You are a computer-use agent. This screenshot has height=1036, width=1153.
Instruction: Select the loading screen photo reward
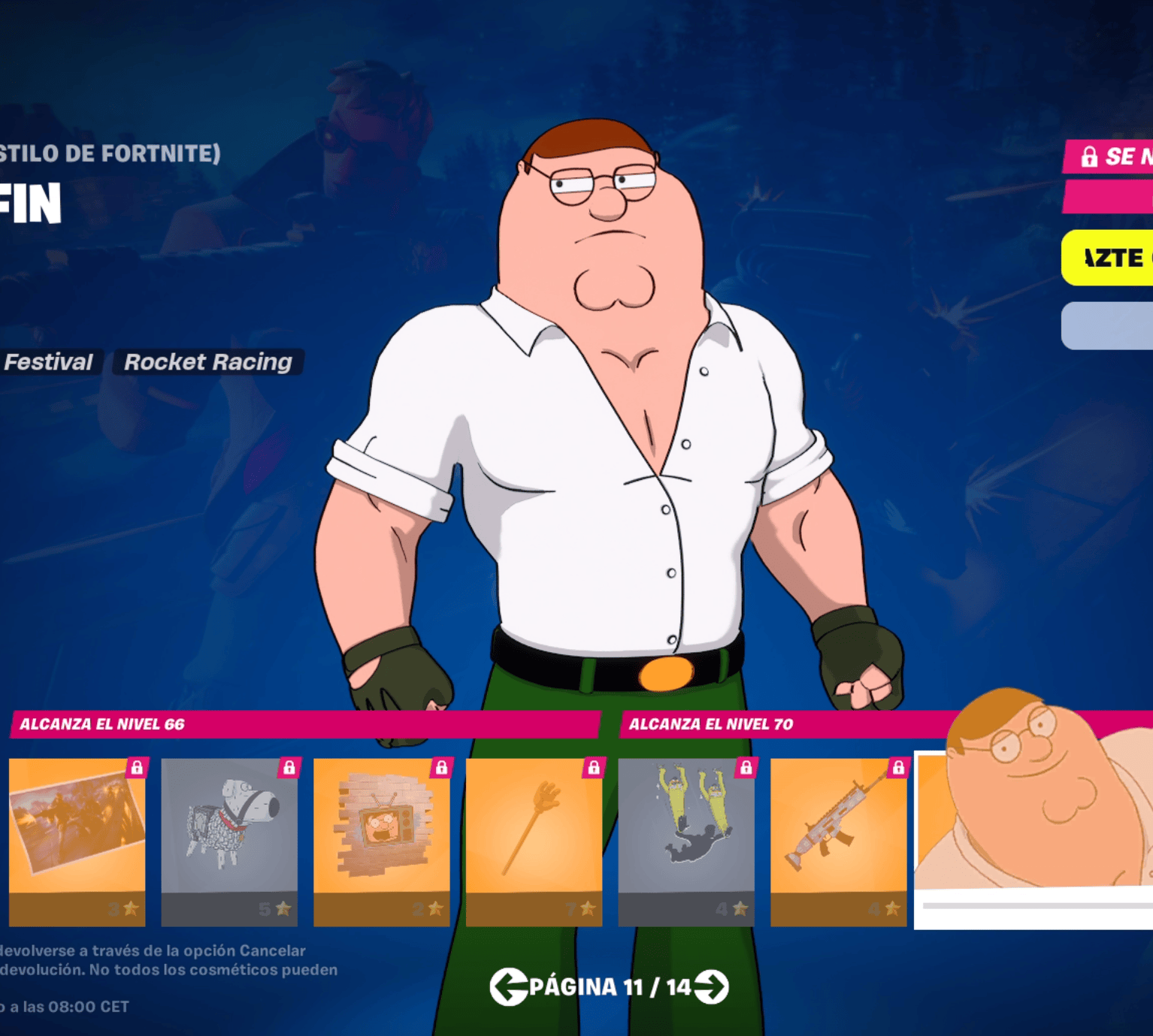pyautogui.click(x=77, y=841)
